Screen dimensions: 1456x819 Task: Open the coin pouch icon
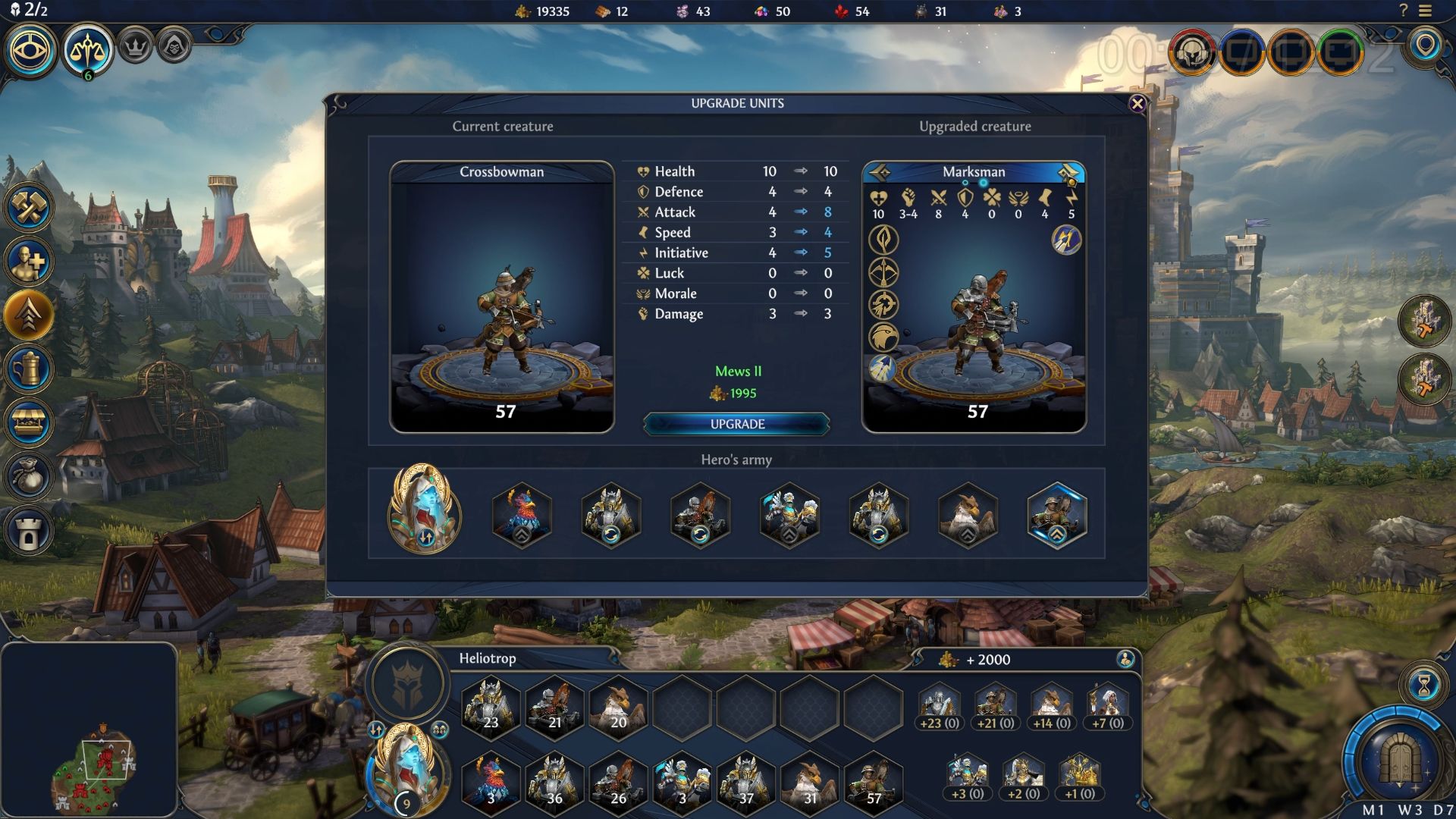click(29, 477)
